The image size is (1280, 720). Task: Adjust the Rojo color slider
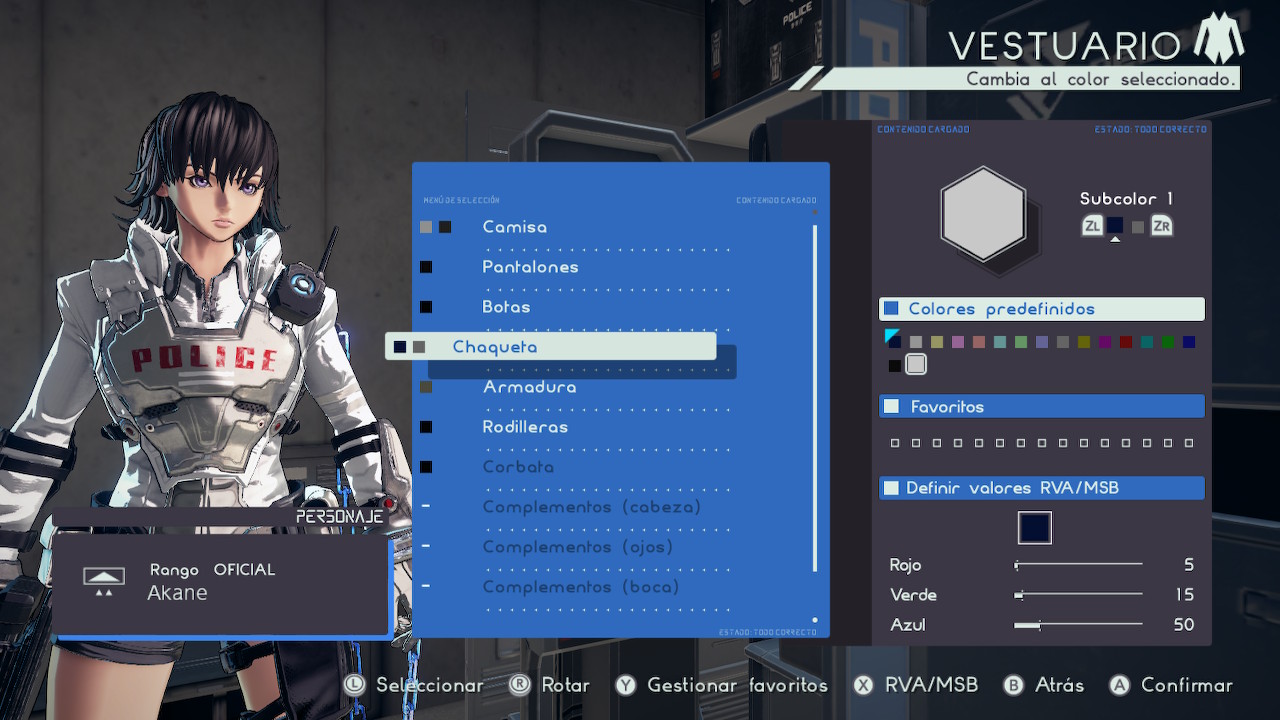(x=1078, y=565)
